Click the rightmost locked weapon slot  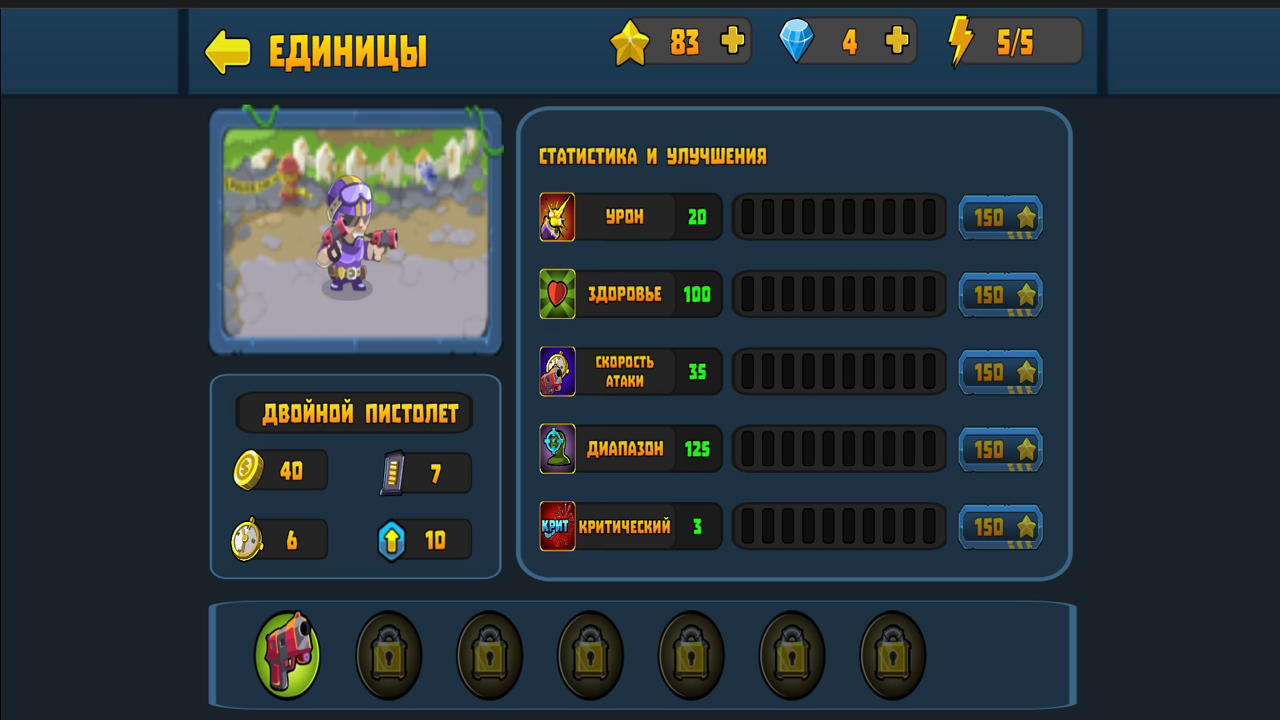[889, 655]
